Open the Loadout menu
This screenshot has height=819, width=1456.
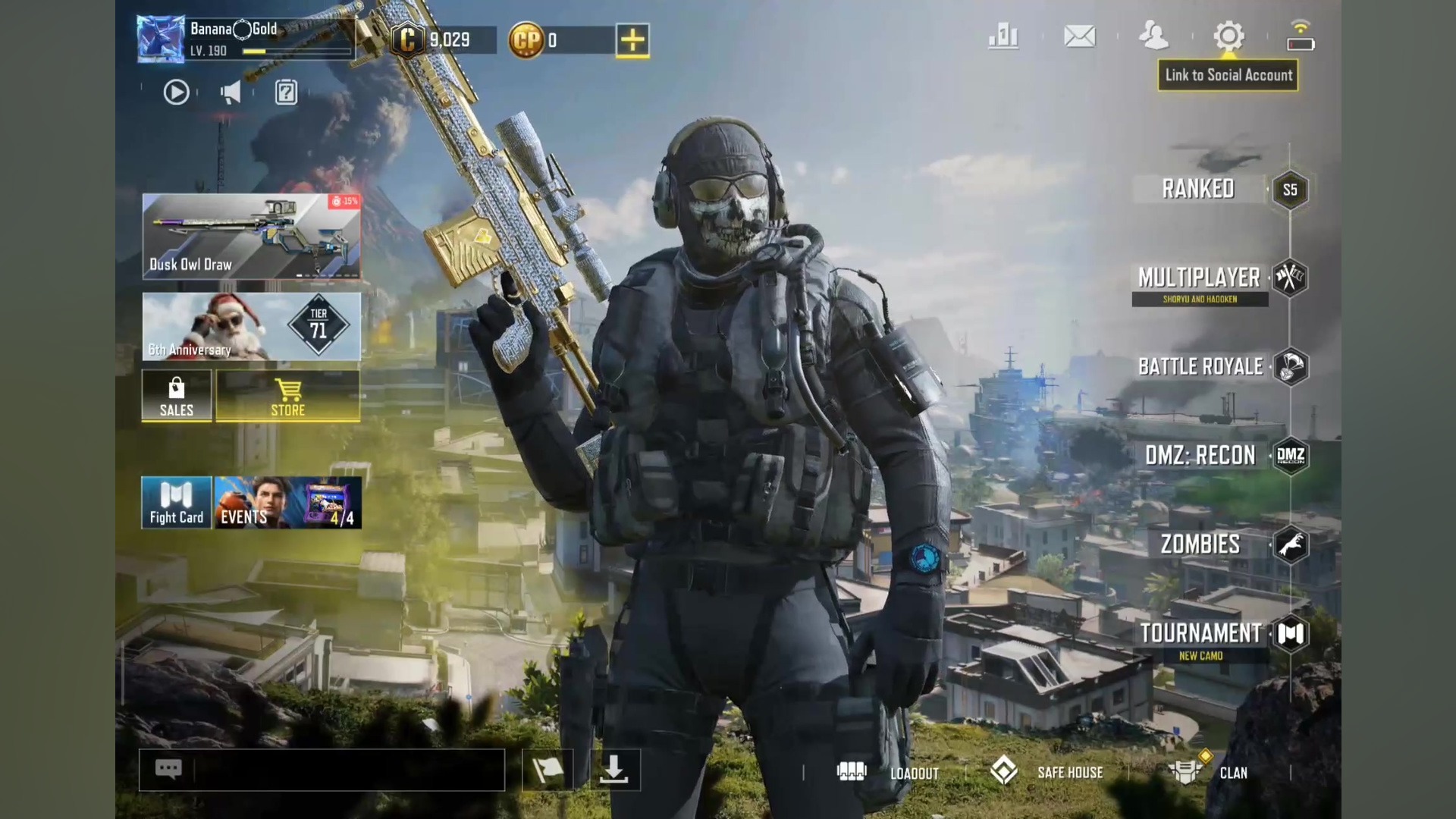[x=887, y=773]
